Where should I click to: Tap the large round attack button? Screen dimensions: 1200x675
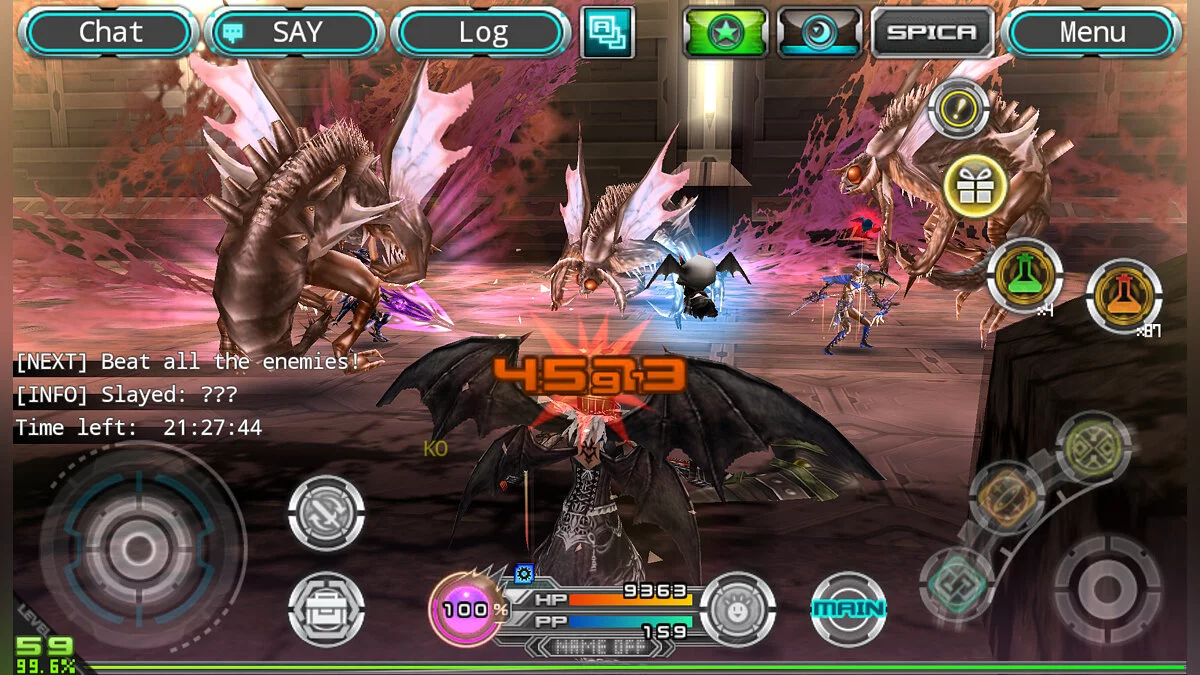(1107, 587)
